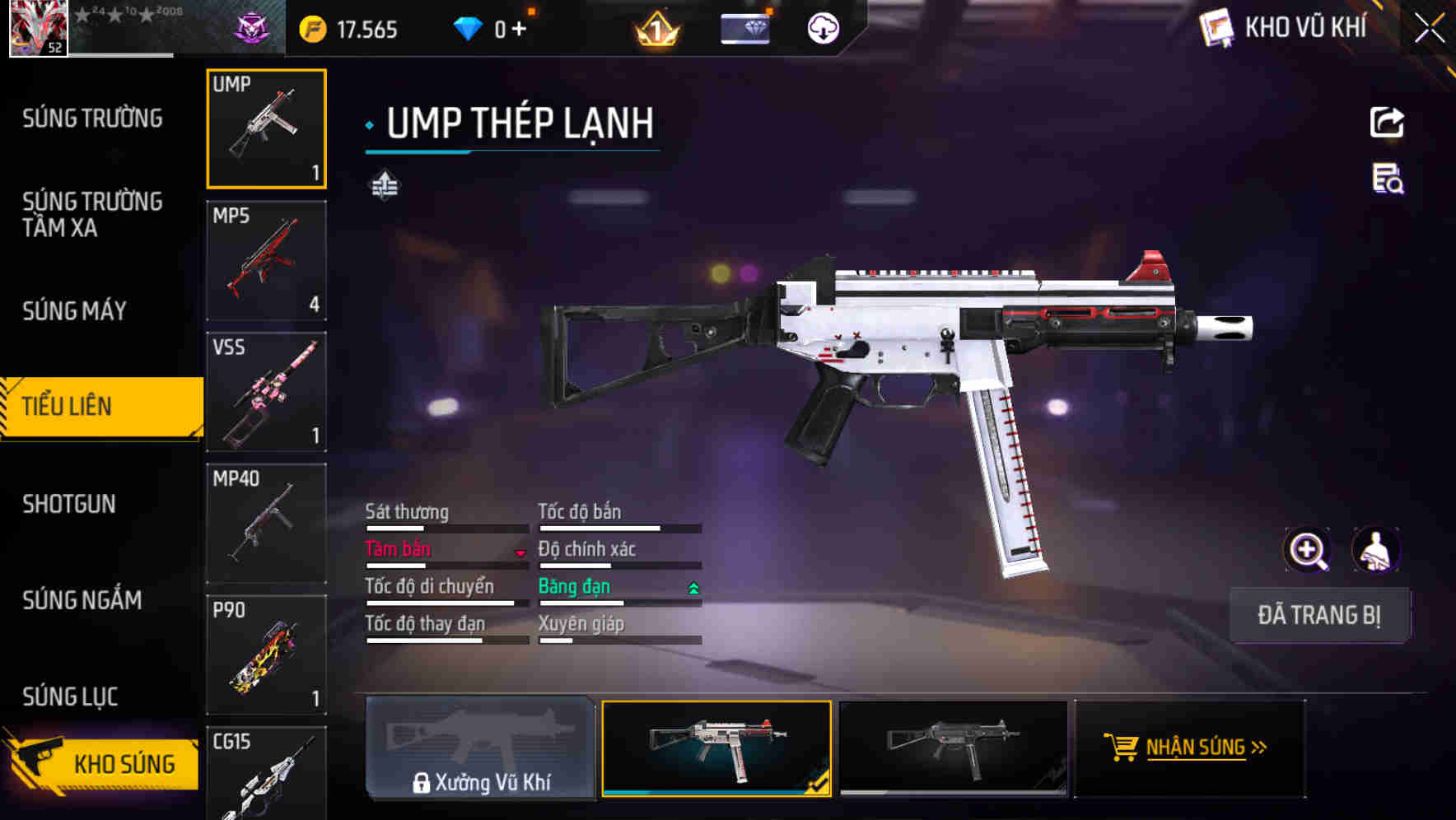The height and width of the screenshot is (820, 1456).
Task: Select the P90 weapon tile
Action: point(266,655)
